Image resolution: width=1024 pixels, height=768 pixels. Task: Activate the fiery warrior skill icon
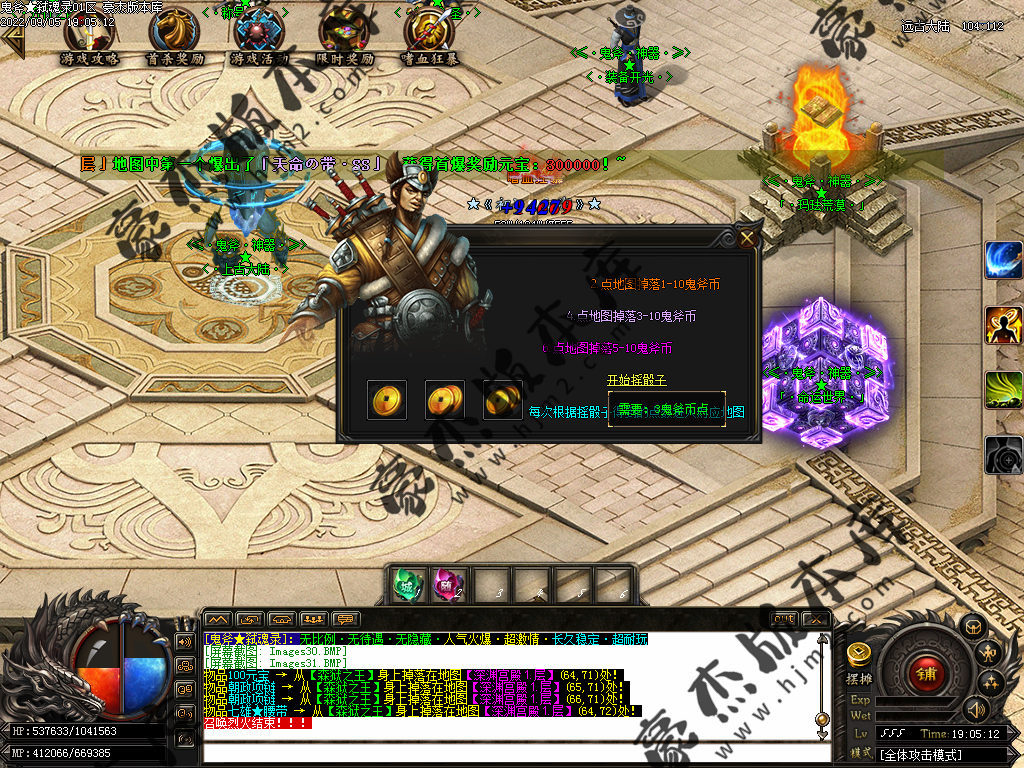click(x=1003, y=325)
